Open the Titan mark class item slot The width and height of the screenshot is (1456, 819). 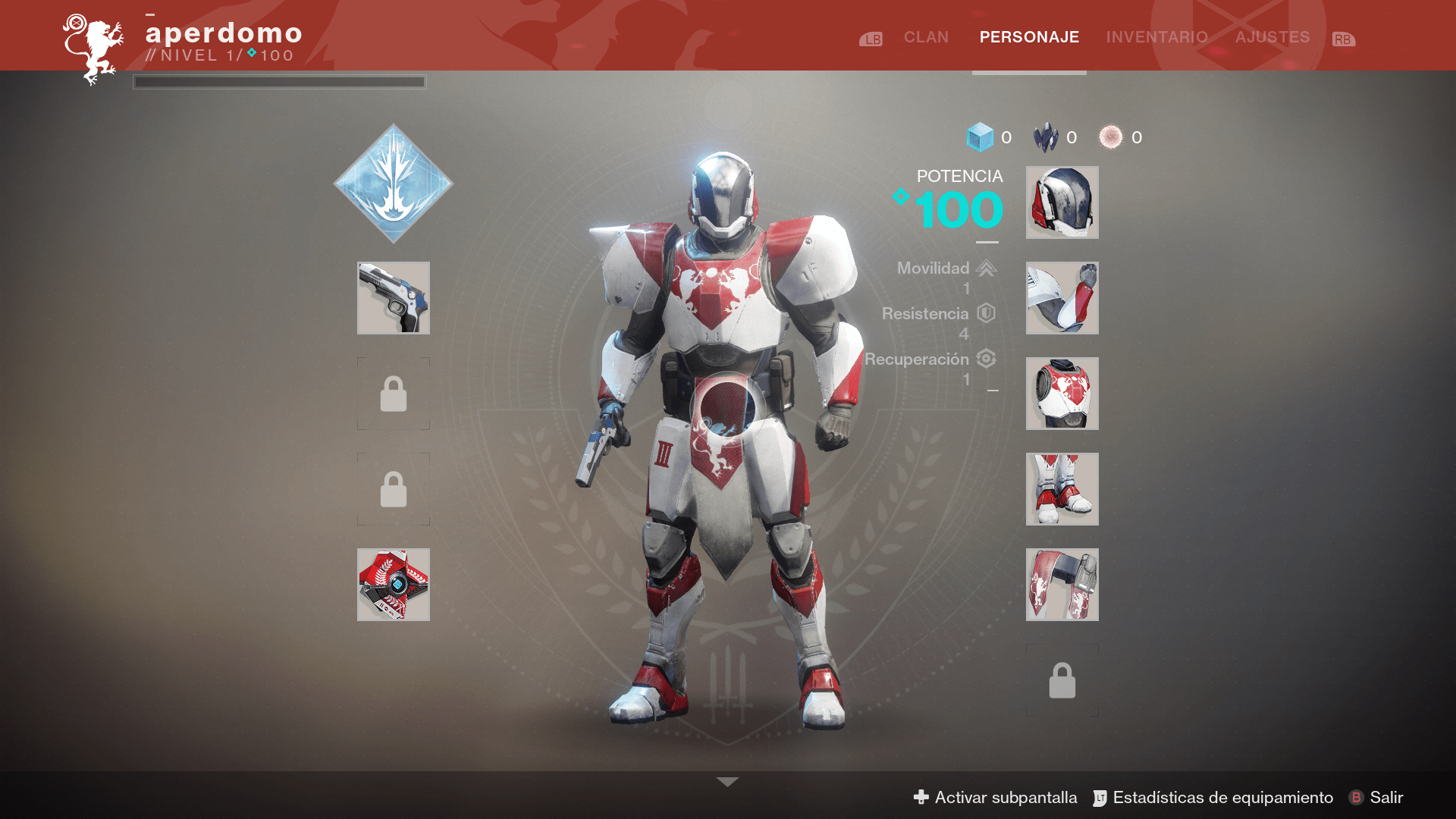pyautogui.click(x=1062, y=585)
